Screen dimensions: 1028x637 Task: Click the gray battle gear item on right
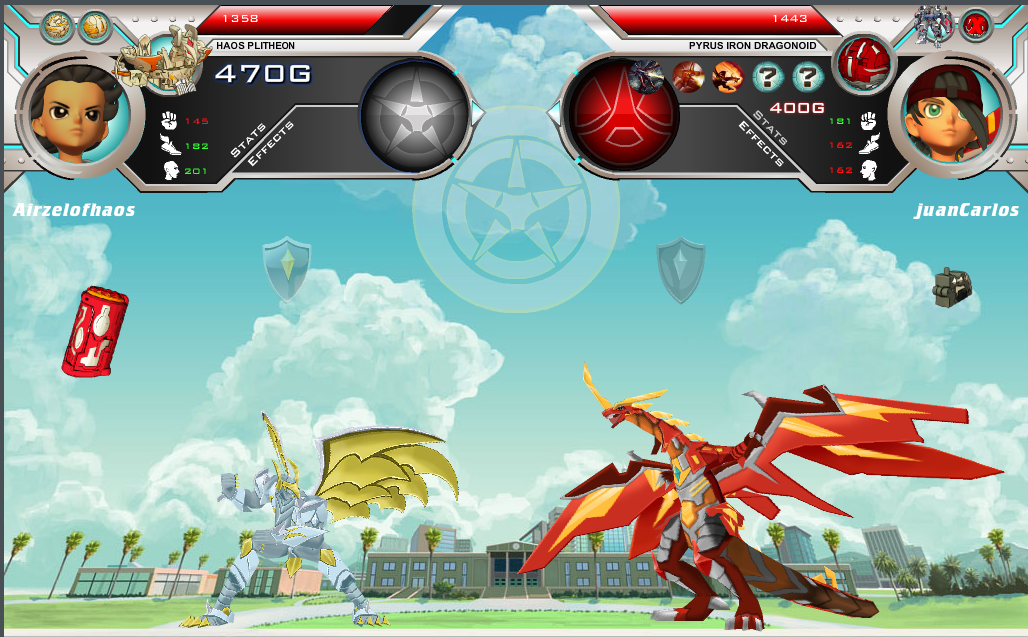coord(951,287)
